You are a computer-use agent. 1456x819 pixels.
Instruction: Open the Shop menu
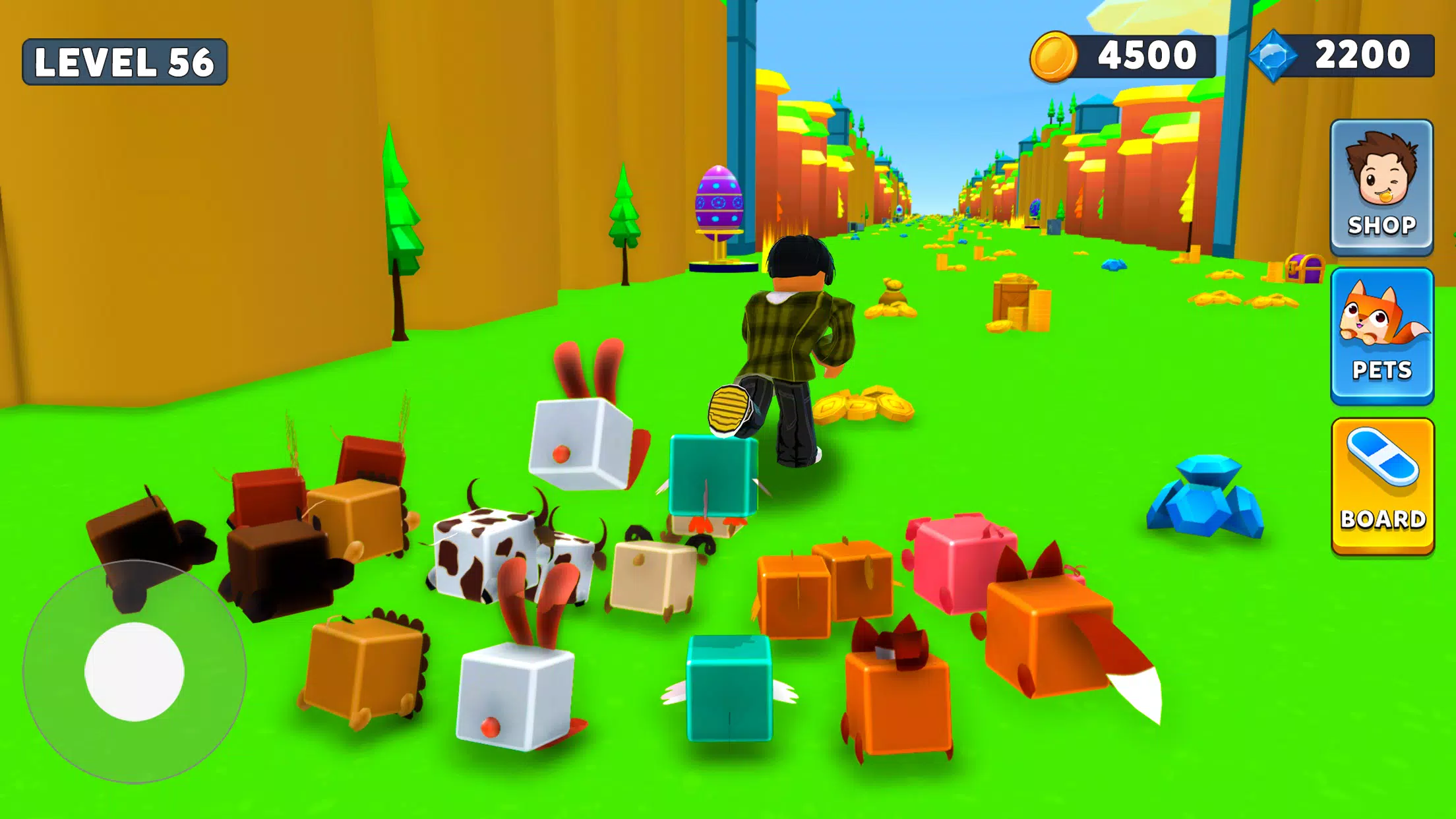point(1381,187)
